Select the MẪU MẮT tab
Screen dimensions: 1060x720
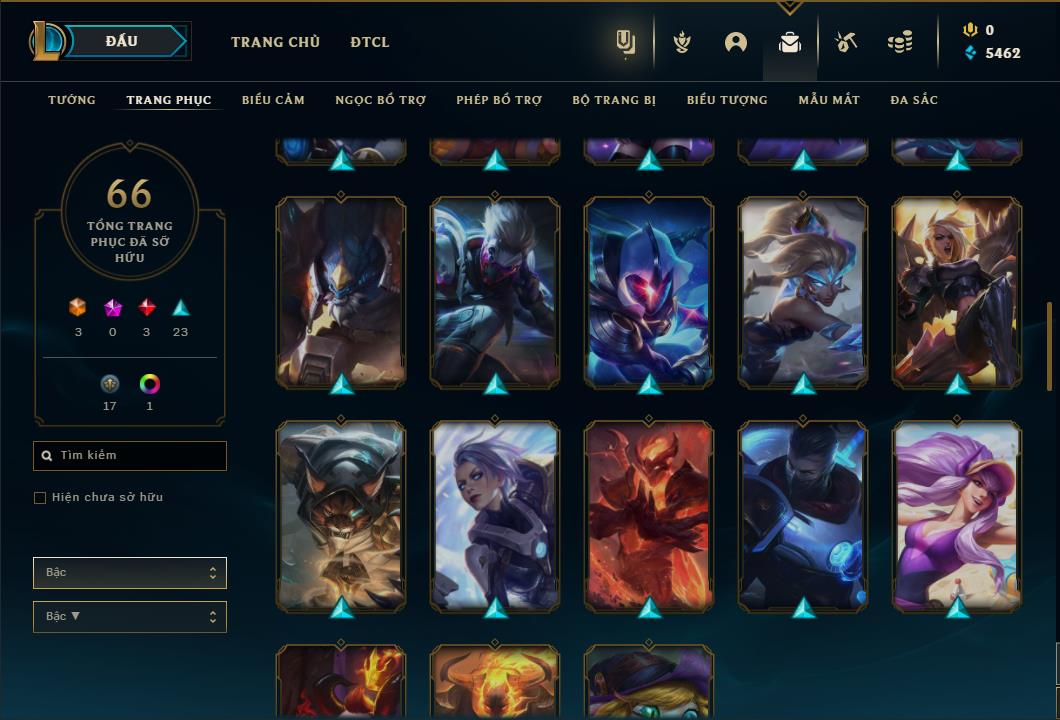coord(829,100)
